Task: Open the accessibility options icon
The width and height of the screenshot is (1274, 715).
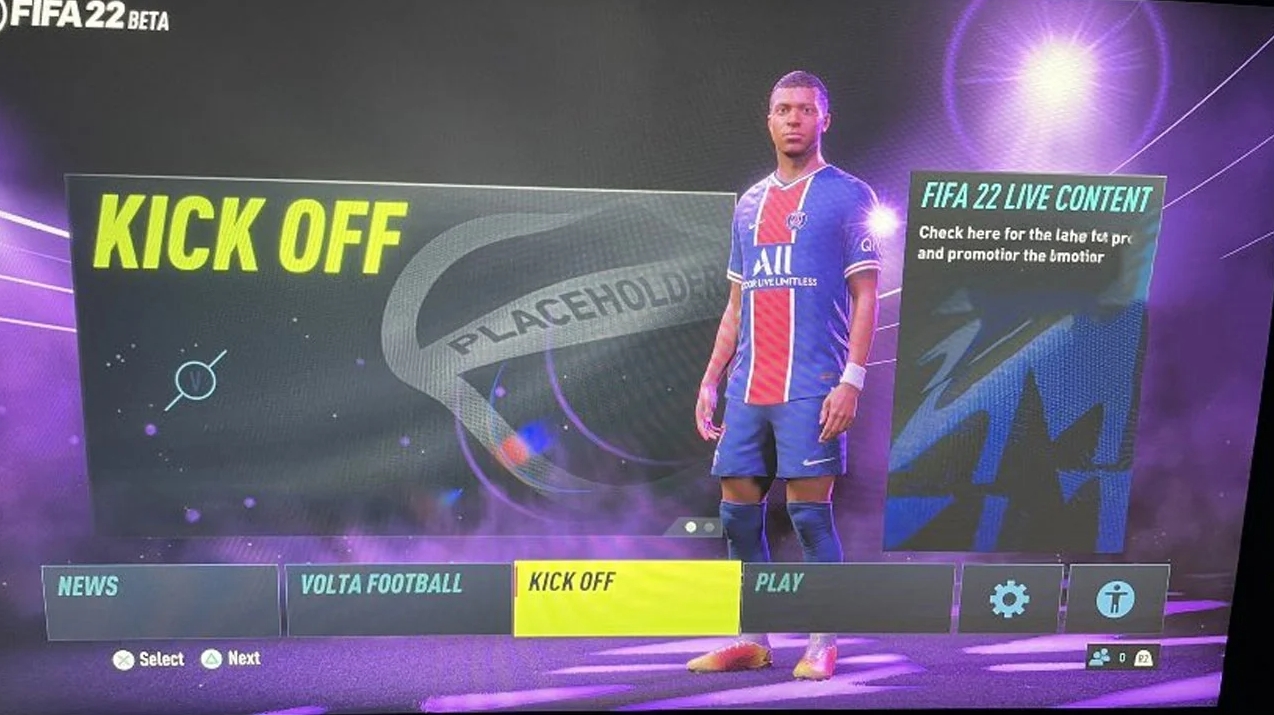Action: [1116, 599]
